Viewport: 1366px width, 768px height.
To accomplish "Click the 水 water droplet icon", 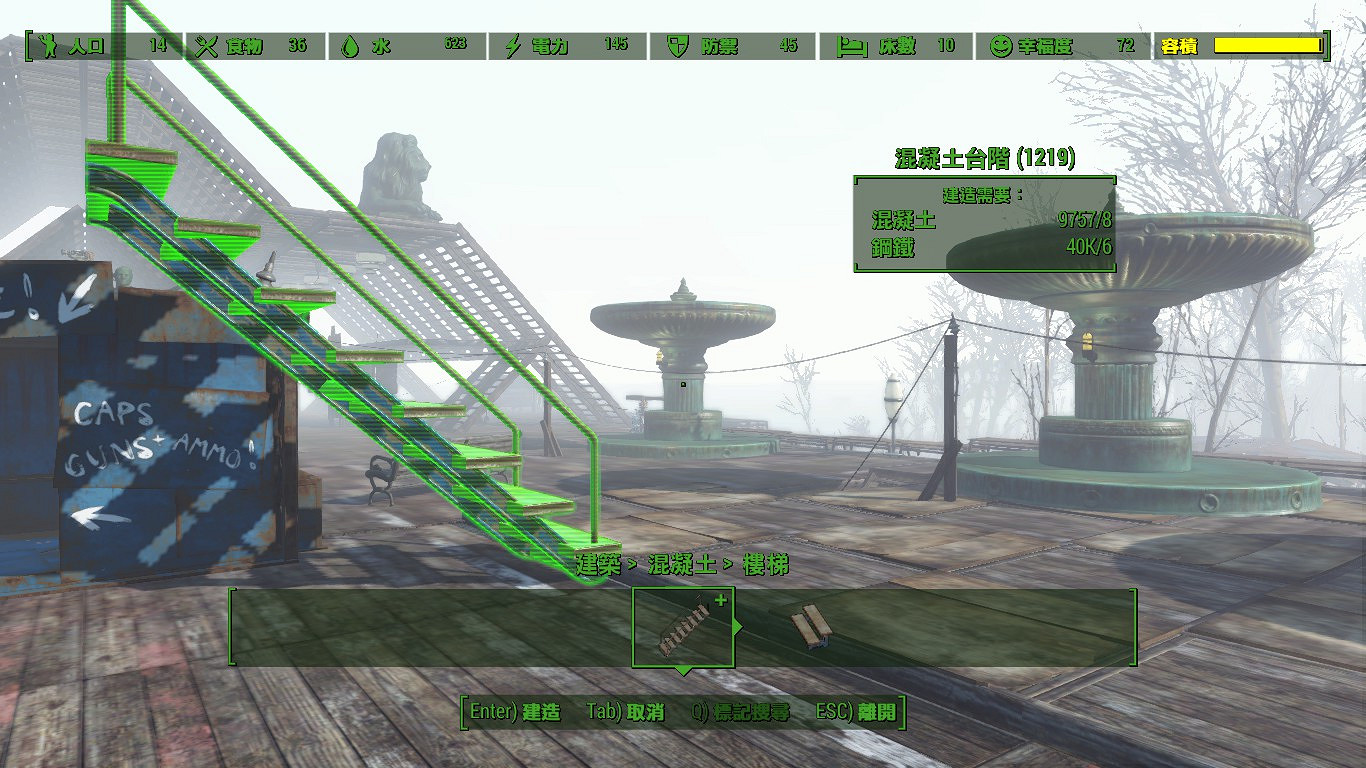I will (x=352, y=44).
